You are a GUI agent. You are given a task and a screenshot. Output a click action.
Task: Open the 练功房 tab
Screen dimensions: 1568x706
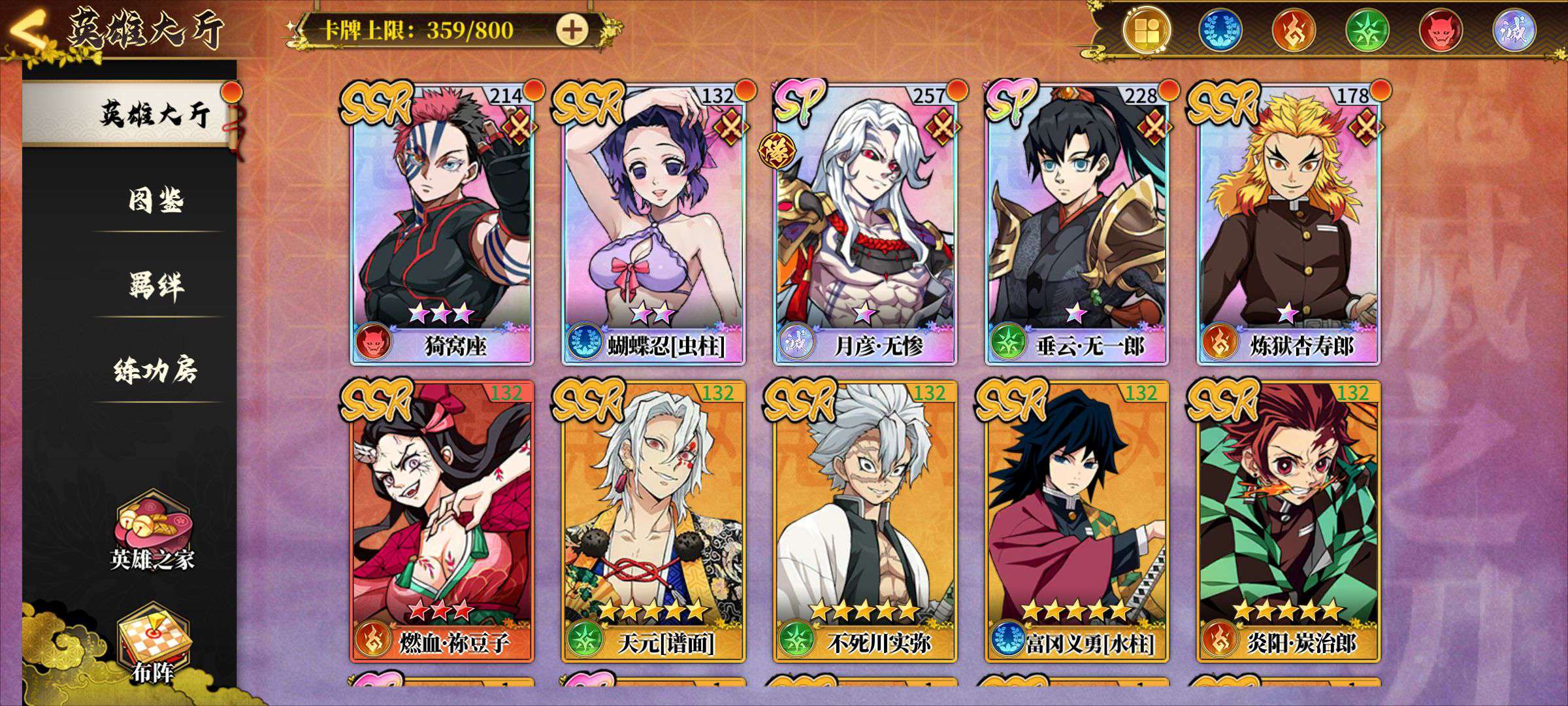[155, 371]
